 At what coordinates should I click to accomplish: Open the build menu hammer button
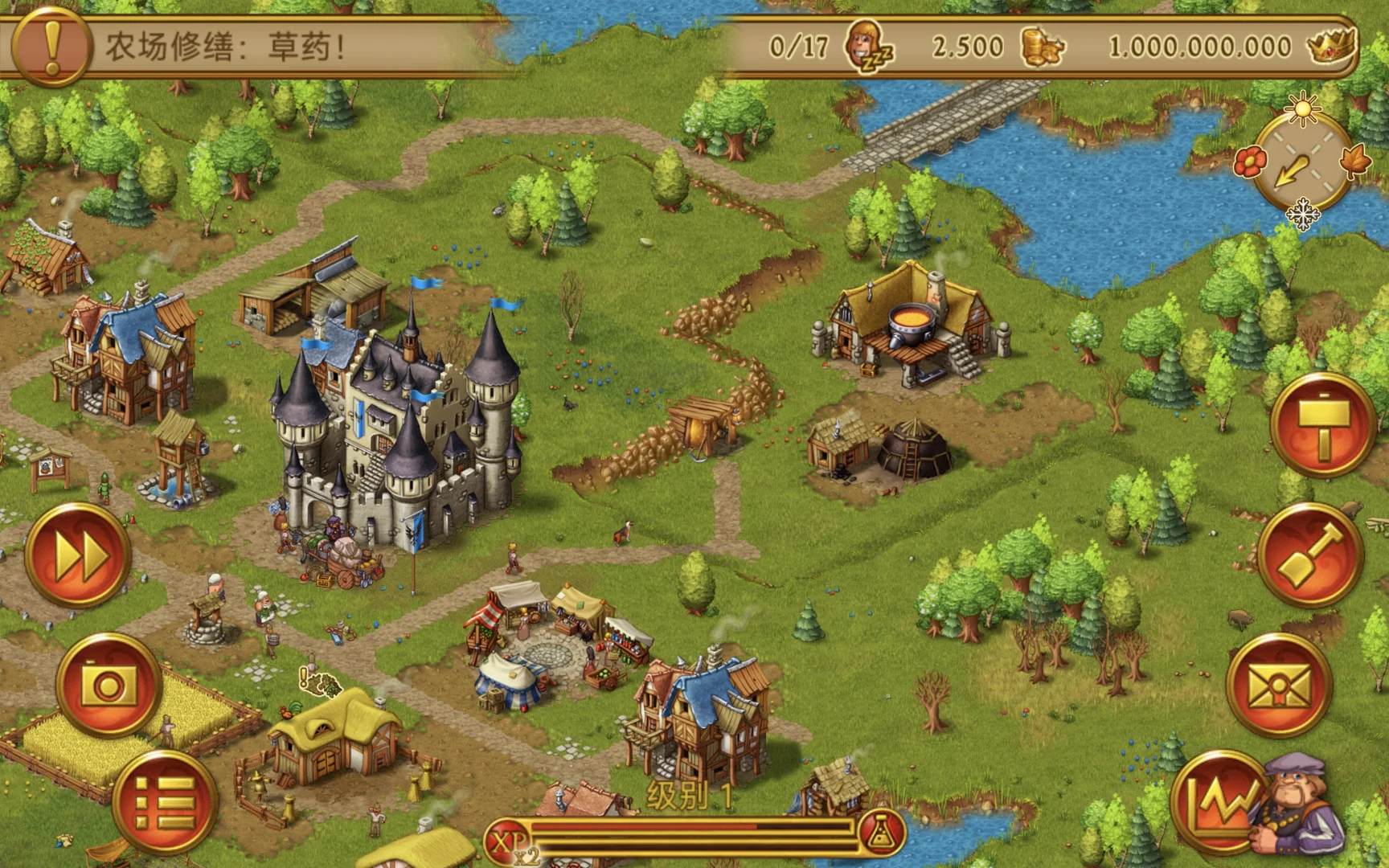point(1322,424)
